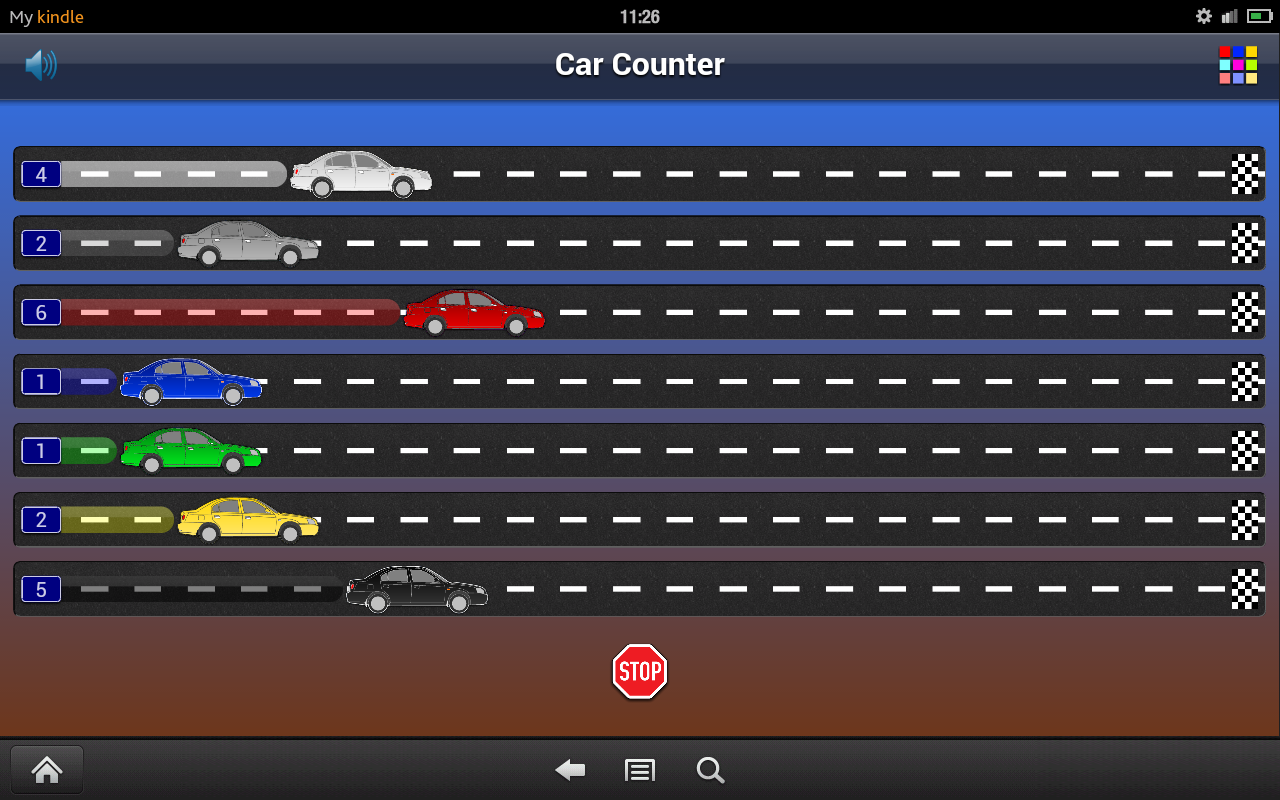
Task: Tap the red car on its track
Action: 473,311
